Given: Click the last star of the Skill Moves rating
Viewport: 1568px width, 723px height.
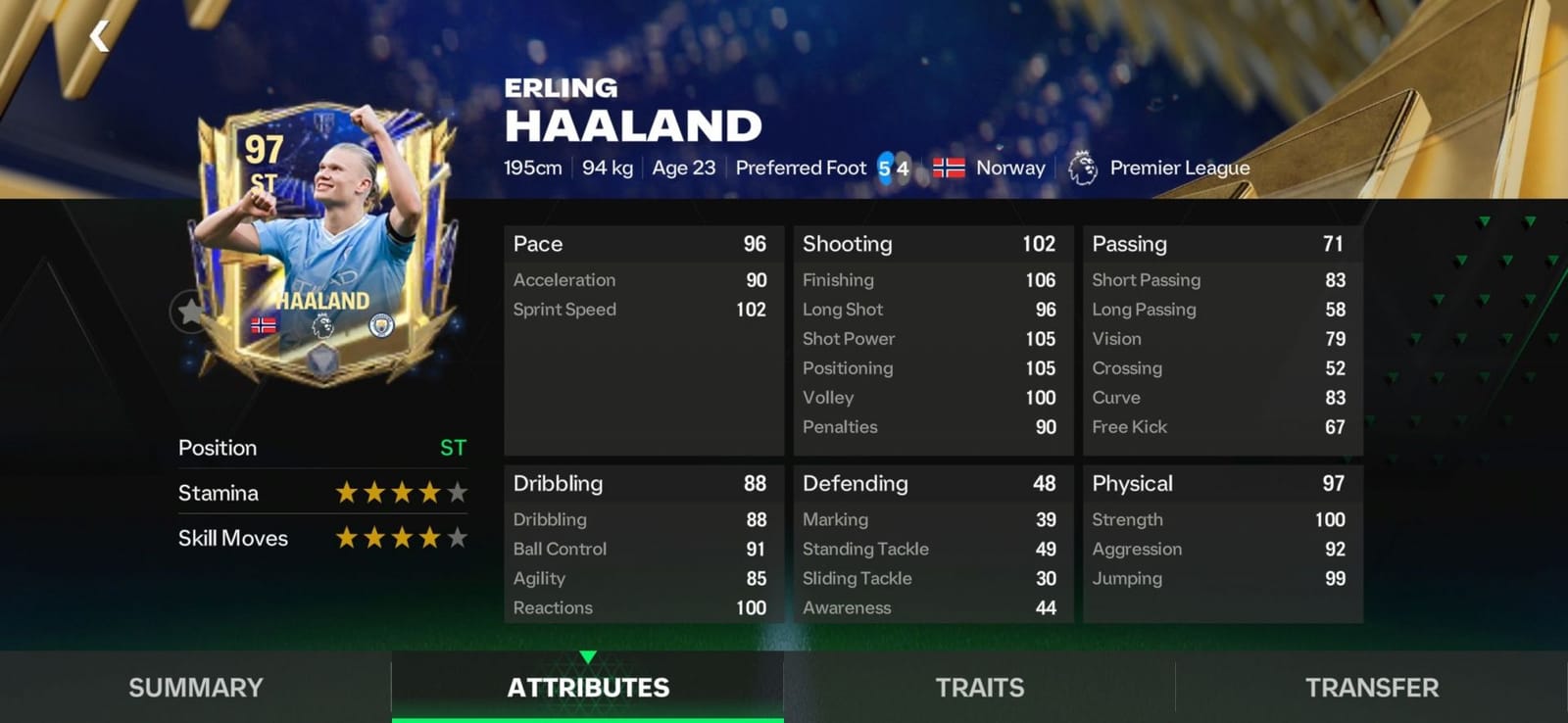Looking at the screenshot, I should (x=458, y=538).
